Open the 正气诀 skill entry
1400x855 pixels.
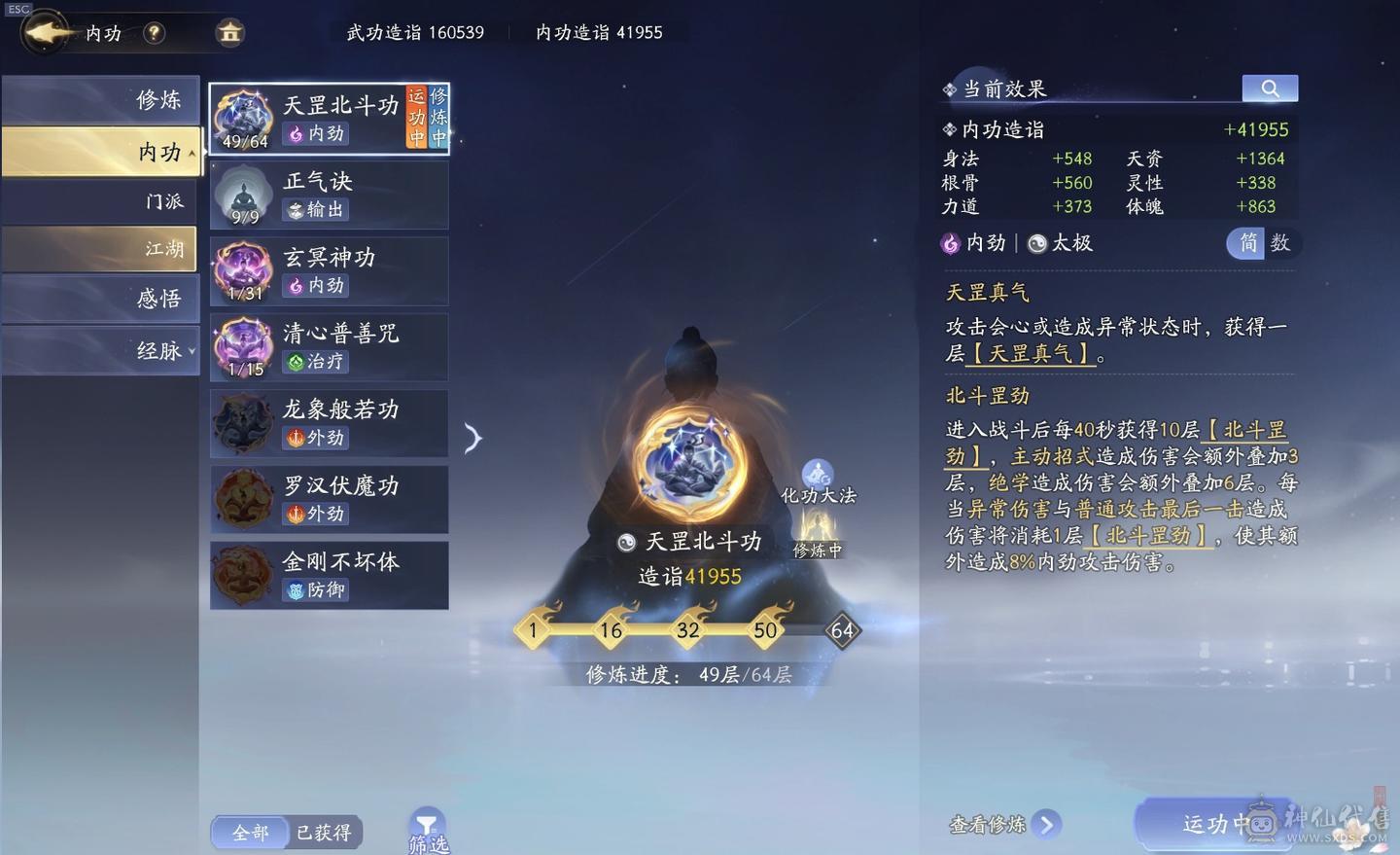tap(329, 194)
